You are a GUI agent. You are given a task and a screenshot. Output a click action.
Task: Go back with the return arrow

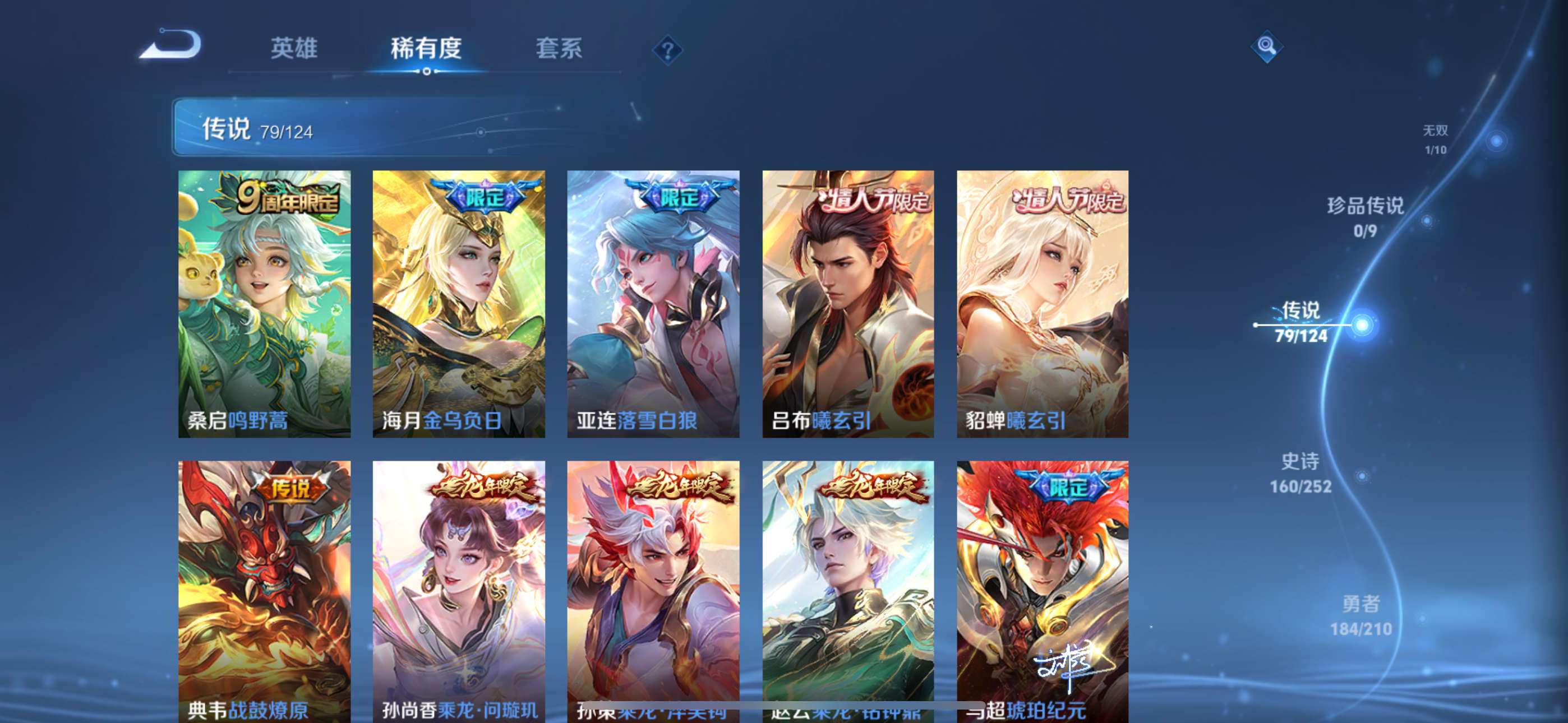pos(171,45)
